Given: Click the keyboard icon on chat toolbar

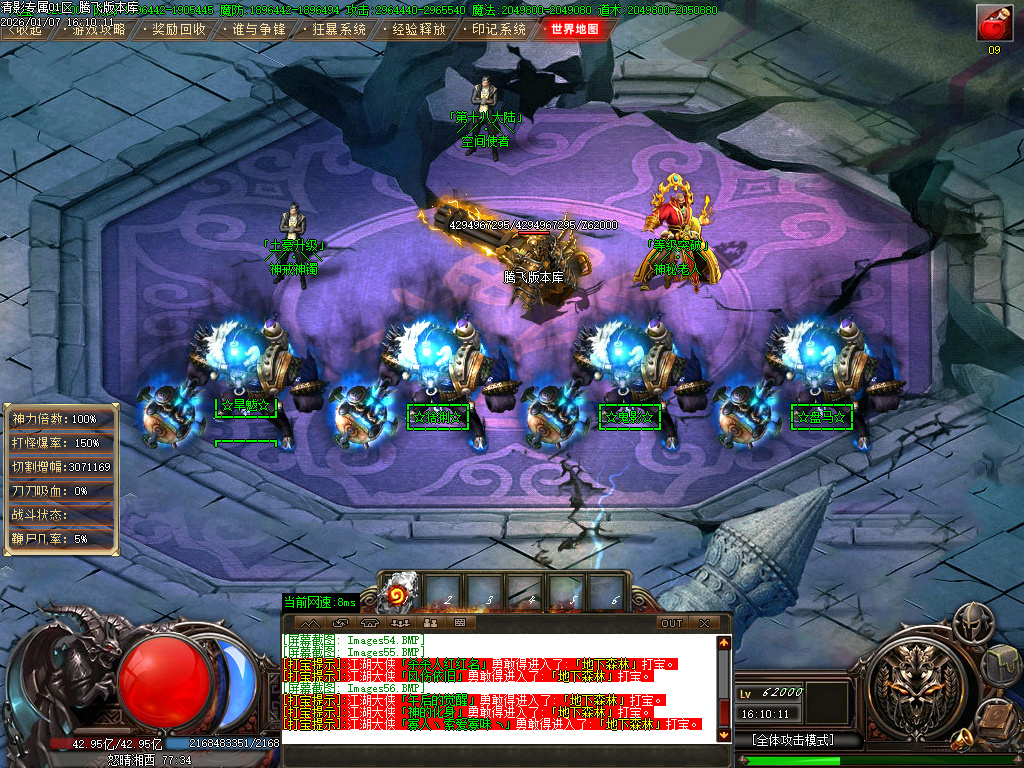Looking at the screenshot, I should tap(459, 623).
